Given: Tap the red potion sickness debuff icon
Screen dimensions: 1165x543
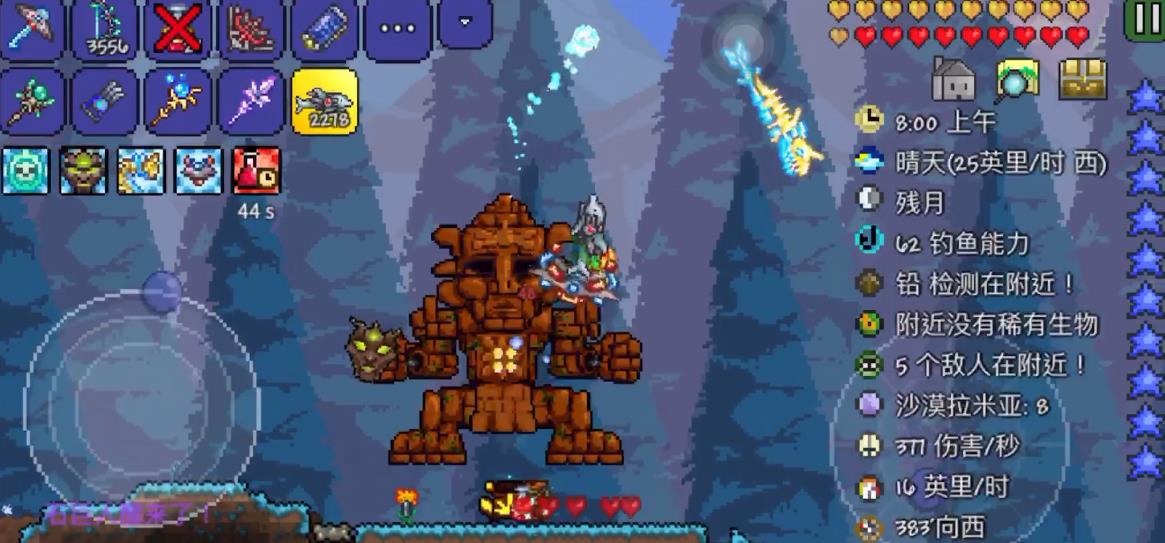Looking at the screenshot, I should 256,170.
